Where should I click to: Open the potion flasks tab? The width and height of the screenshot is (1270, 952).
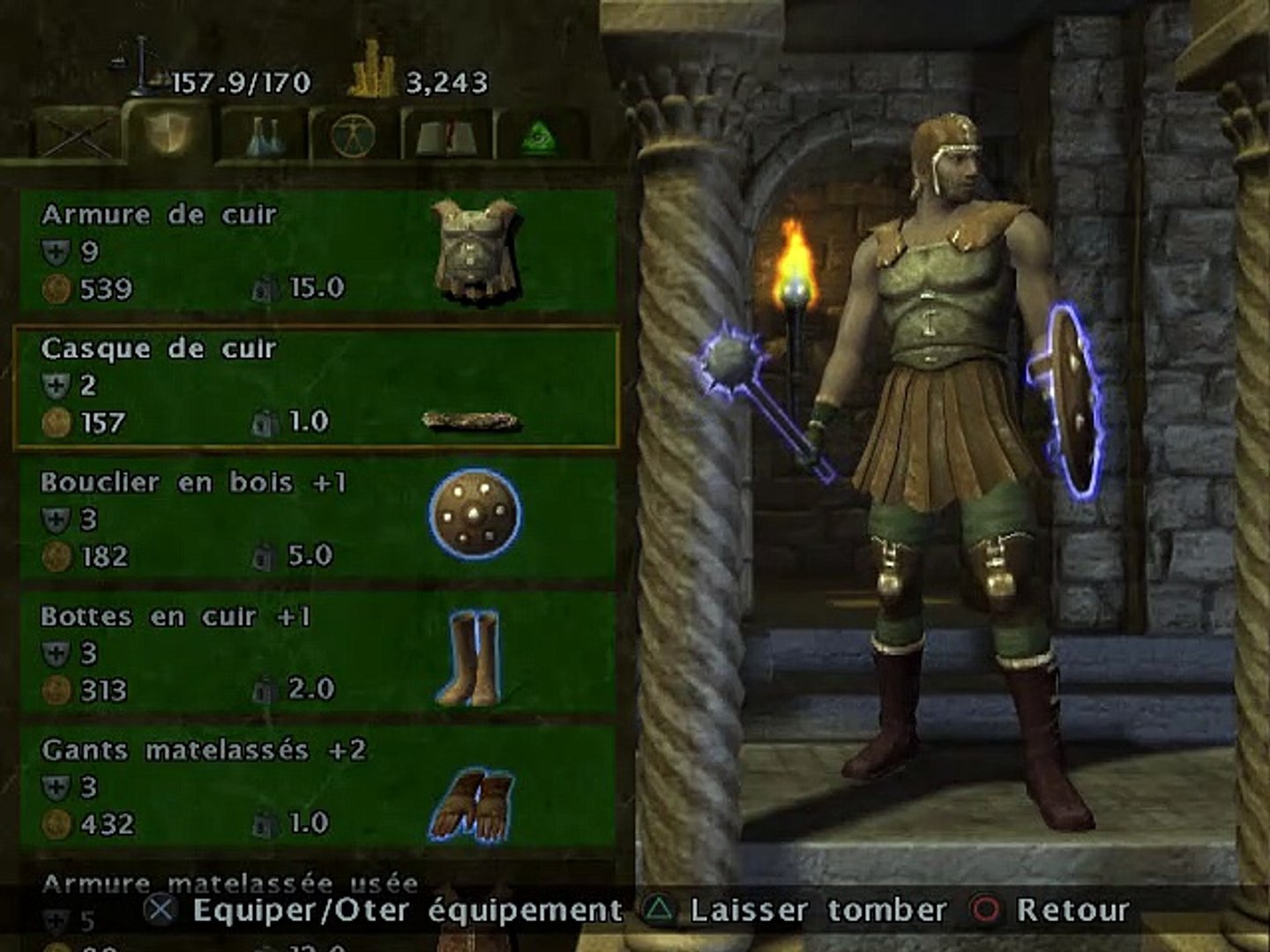[264, 137]
